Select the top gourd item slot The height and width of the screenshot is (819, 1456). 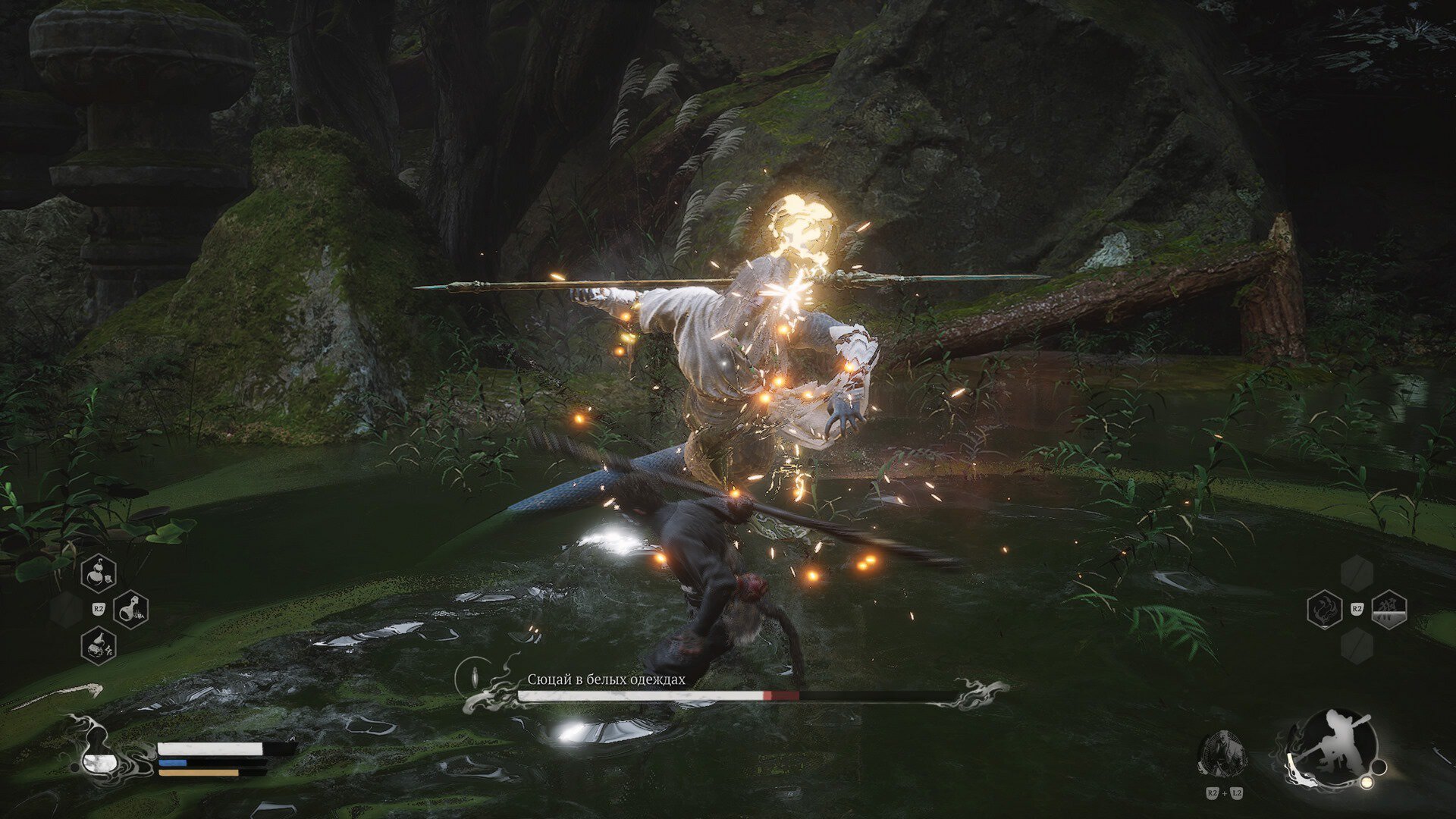pyautogui.click(x=99, y=573)
